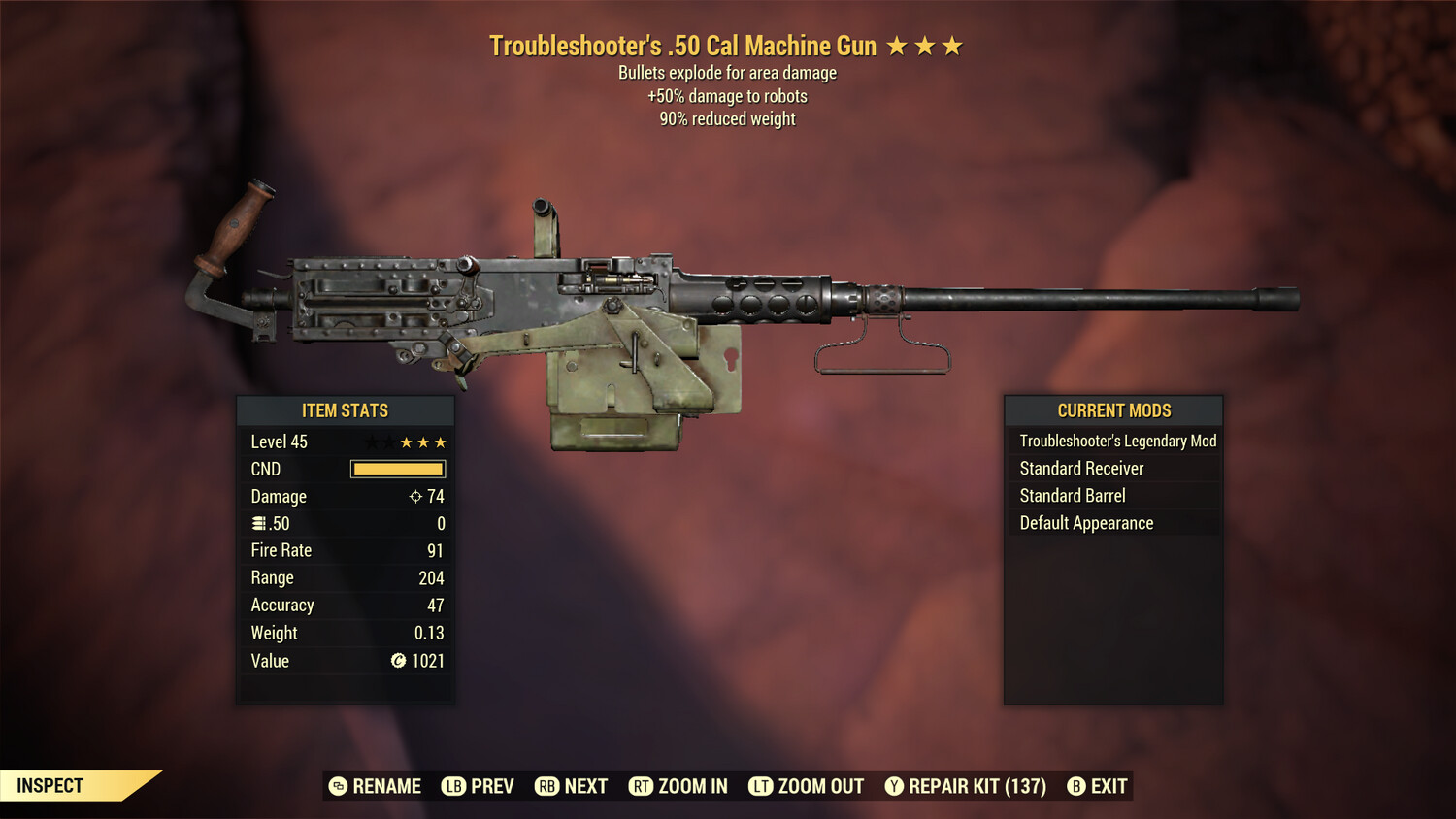This screenshot has width=1456, height=819.
Task: Click the rename glyph icon at bottom bar
Action: point(337,786)
